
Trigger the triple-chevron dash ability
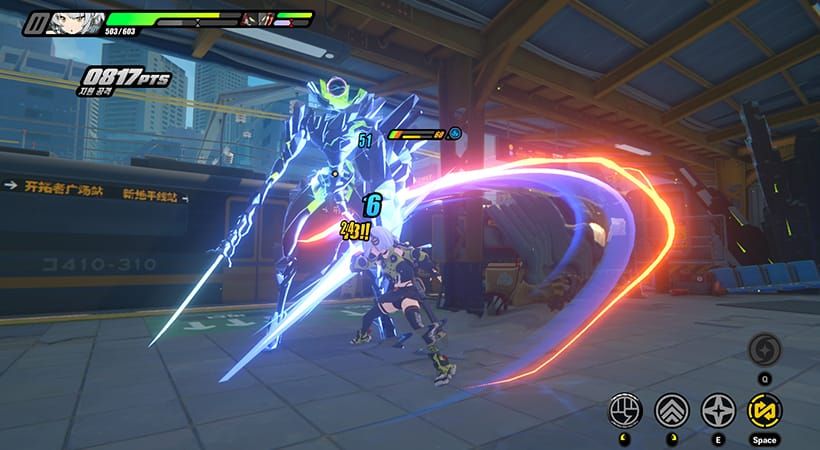pyautogui.click(x=671, y=409)
